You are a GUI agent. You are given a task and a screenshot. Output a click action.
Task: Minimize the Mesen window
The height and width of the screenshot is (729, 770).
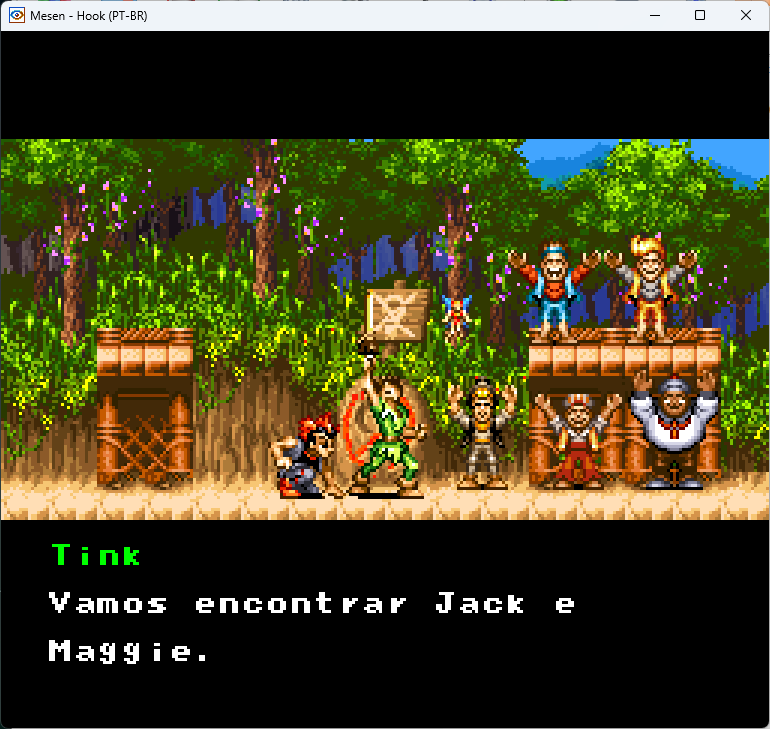[x=655, y=15]
